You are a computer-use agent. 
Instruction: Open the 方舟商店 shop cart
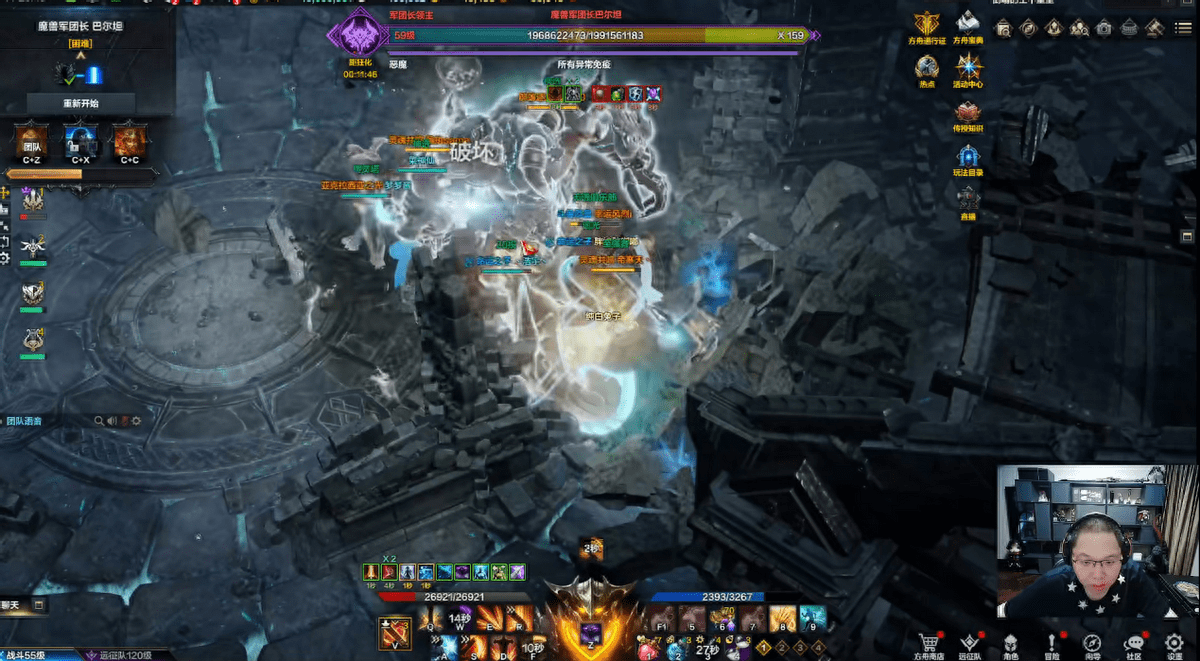(x=929, y=644)
